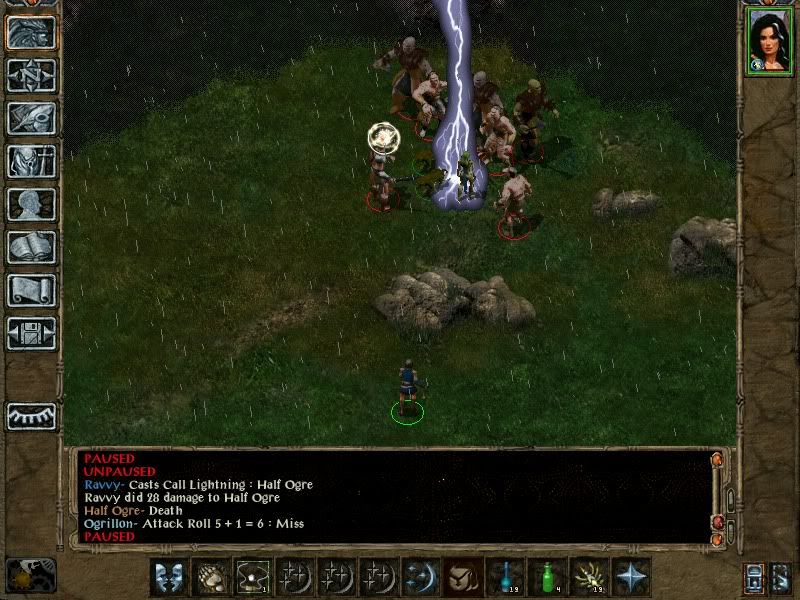This screenshot has width=800, height=600.
Task: Click the dialog log scroll-up orange gem
Action: 716,460
